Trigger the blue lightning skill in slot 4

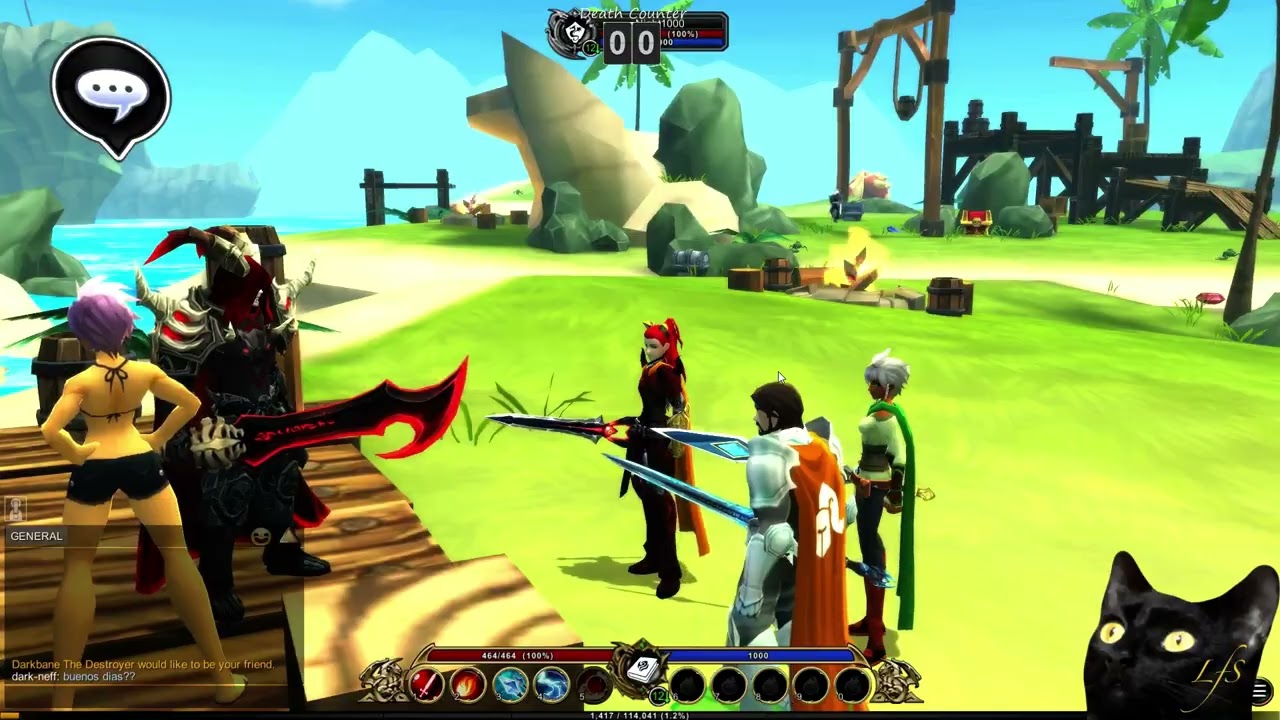pos(552,685)
